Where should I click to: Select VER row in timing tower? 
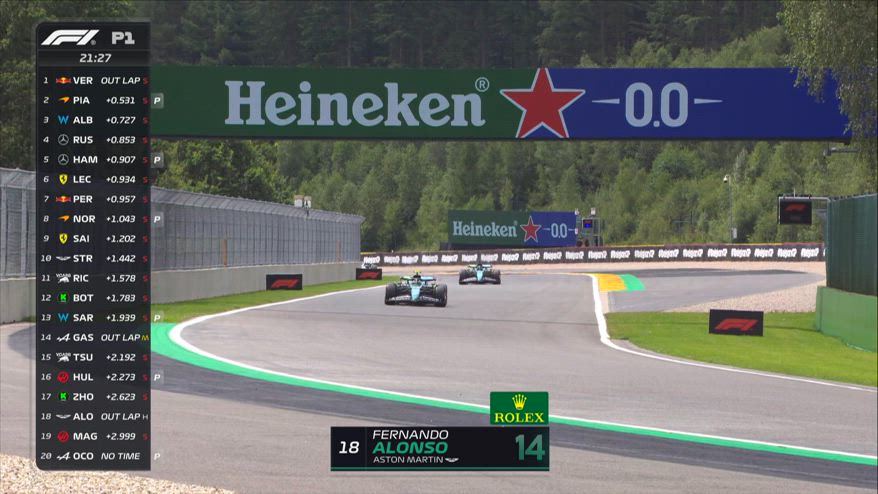pyautogui.click(x=94, y=80)
